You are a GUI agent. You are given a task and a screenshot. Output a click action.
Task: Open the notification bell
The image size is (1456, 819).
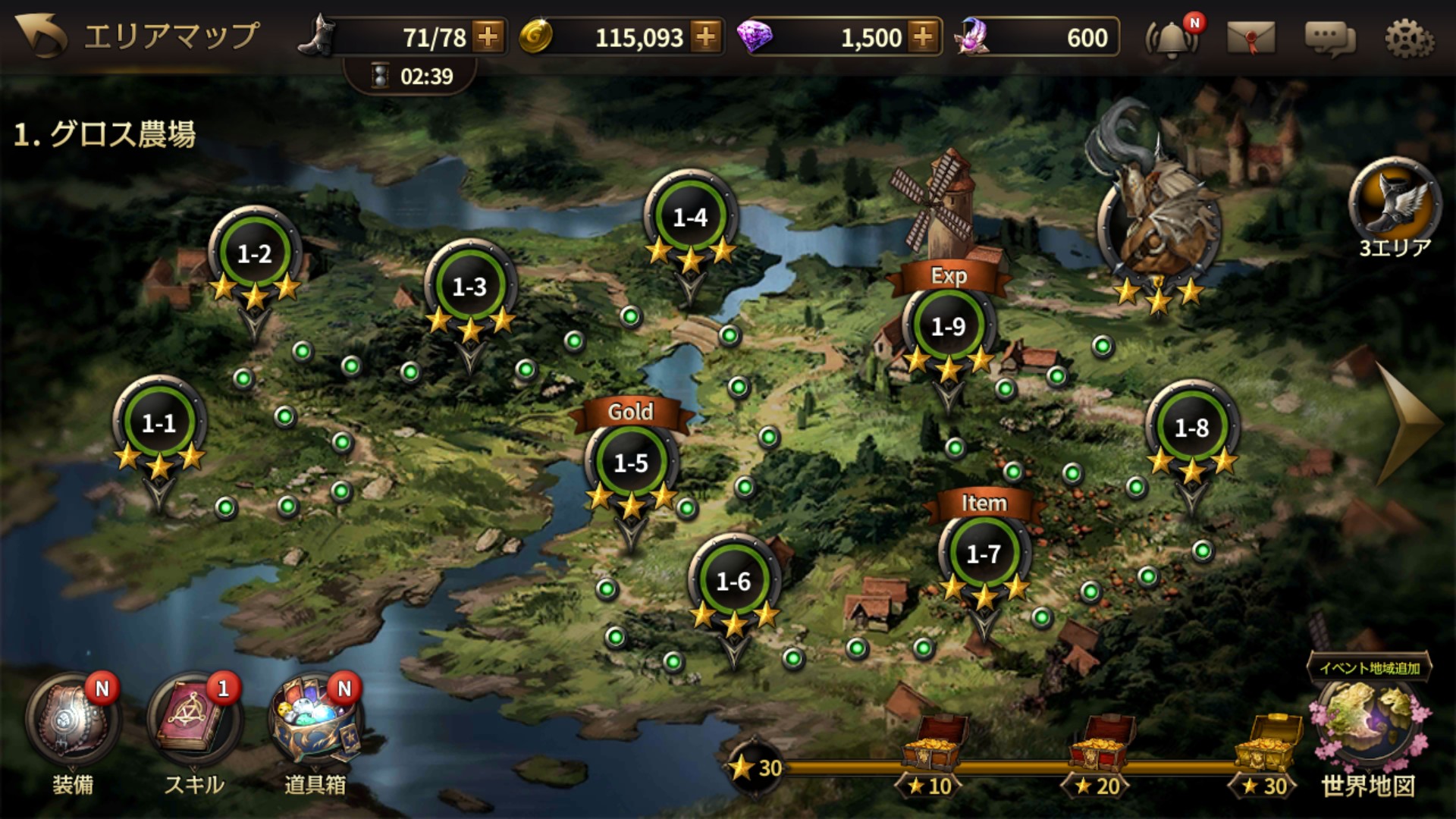coord(1172,38)
